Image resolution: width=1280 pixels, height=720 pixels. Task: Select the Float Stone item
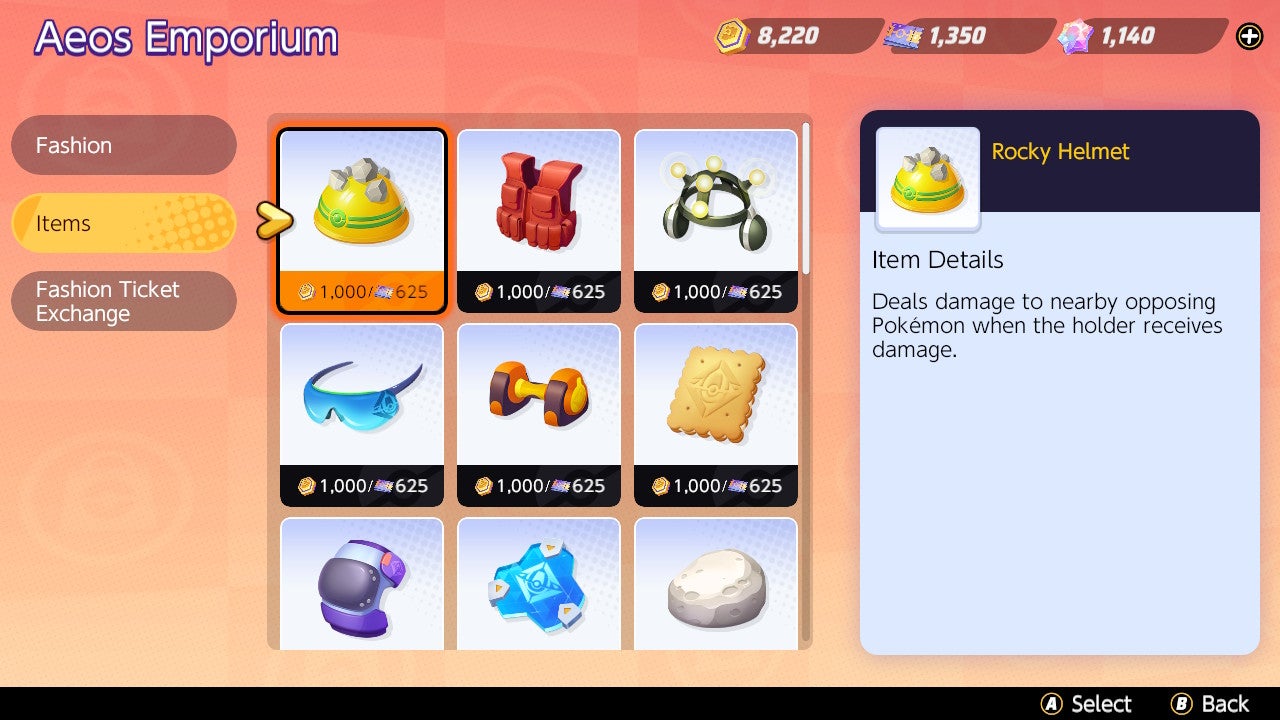(715, 585)
